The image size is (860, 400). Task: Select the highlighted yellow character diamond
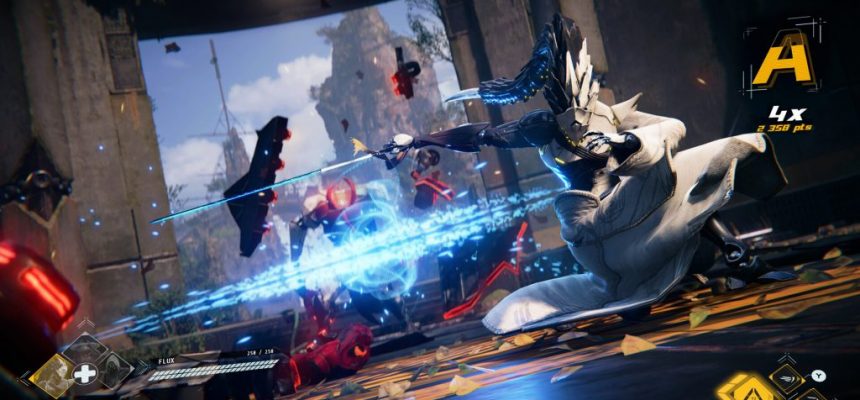coord(50,376)
